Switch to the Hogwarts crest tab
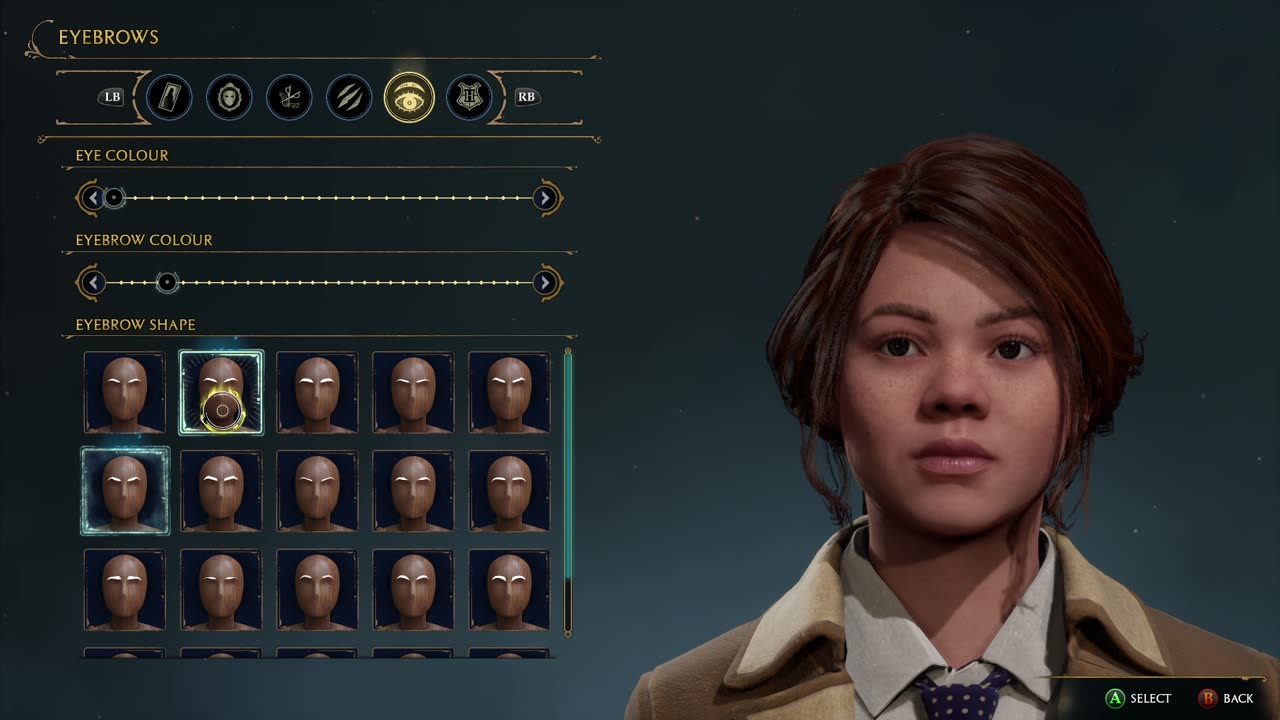The image size is (1280, 720). pos(469,97)
